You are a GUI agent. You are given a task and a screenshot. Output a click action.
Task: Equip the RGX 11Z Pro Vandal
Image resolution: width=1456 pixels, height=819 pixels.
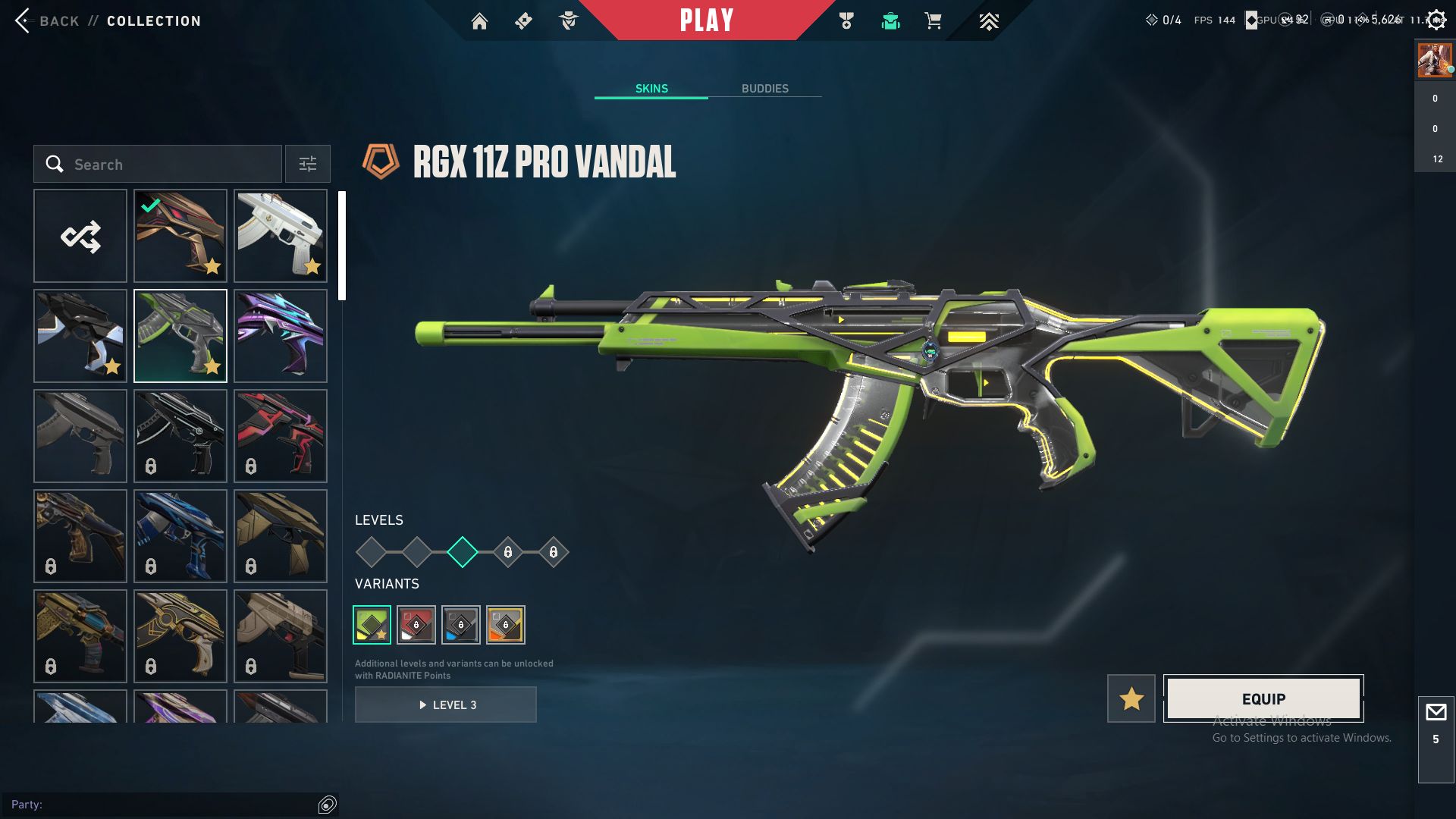[1263, 698]
